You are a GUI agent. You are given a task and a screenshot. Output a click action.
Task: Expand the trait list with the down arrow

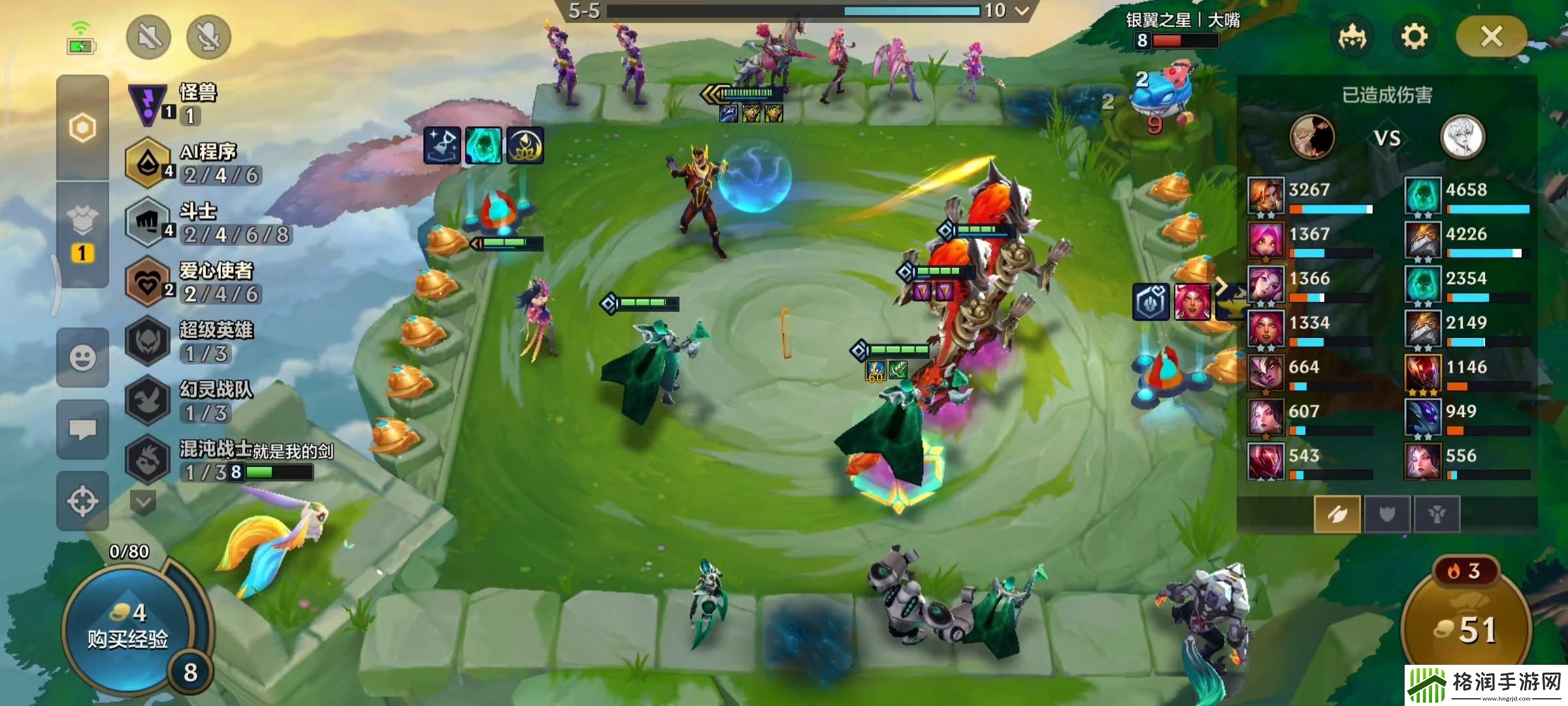click(143, 503)
